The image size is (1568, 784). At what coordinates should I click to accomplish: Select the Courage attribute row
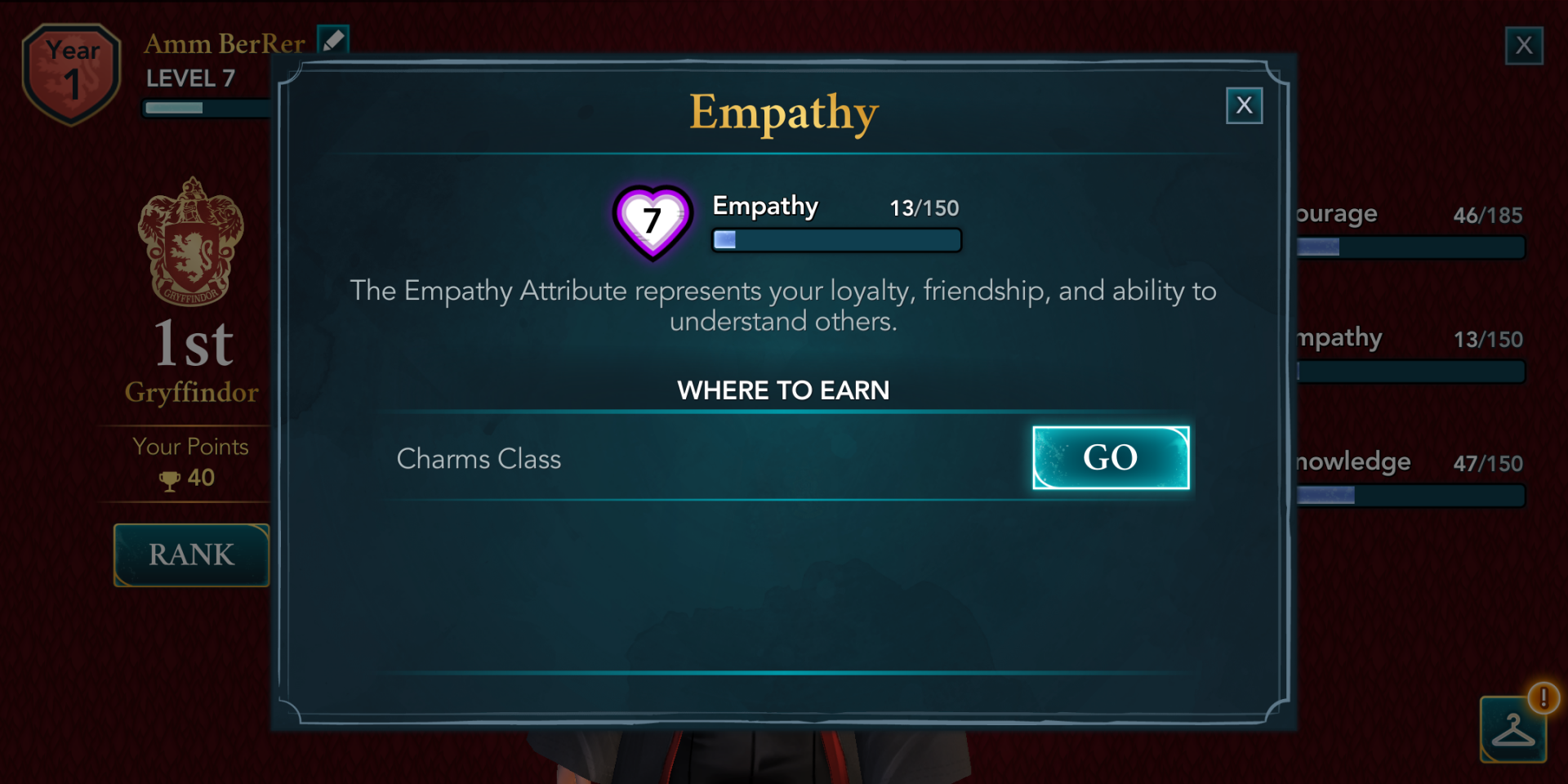1410,231
